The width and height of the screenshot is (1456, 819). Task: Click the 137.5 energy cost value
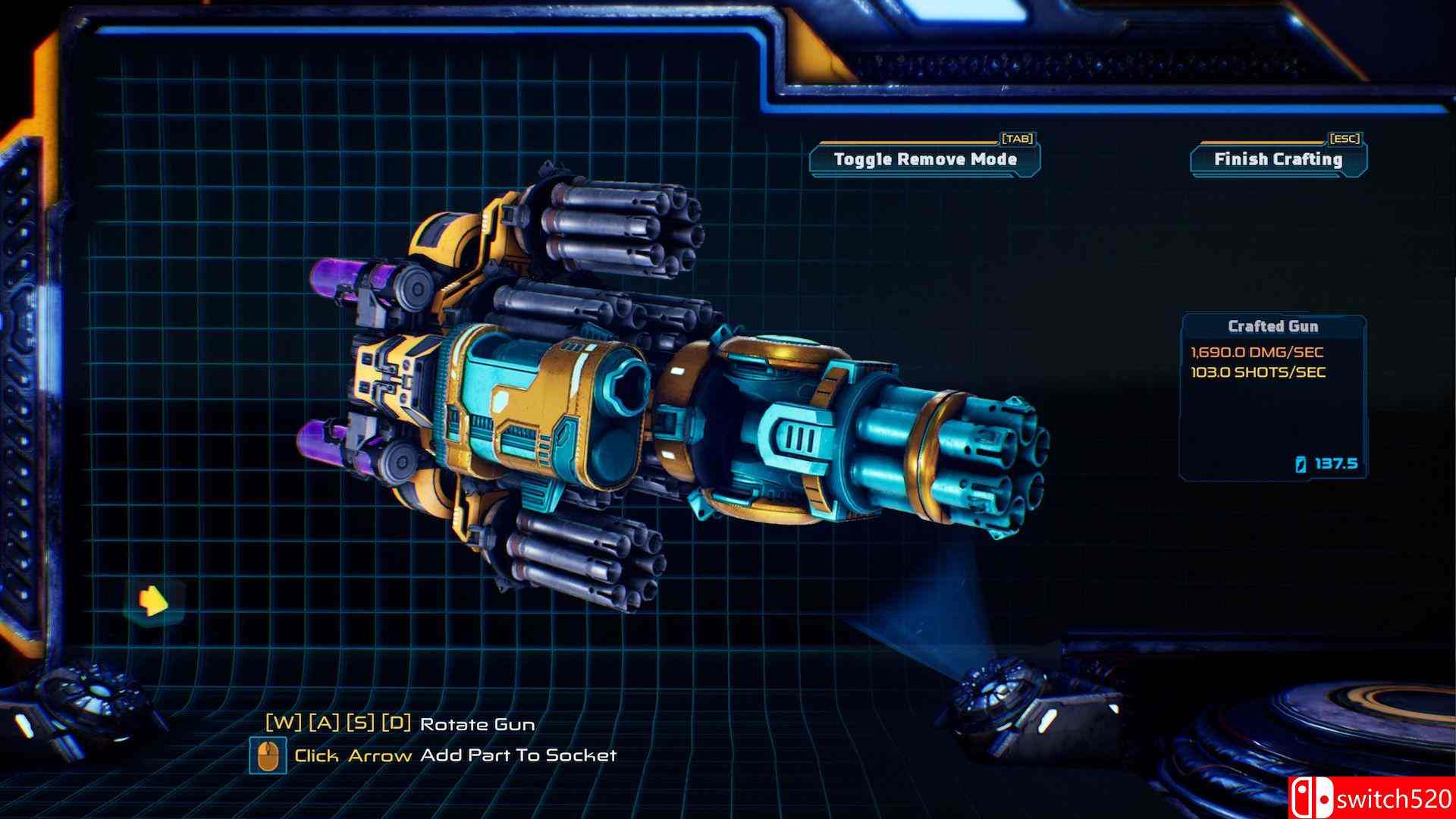1337,465
